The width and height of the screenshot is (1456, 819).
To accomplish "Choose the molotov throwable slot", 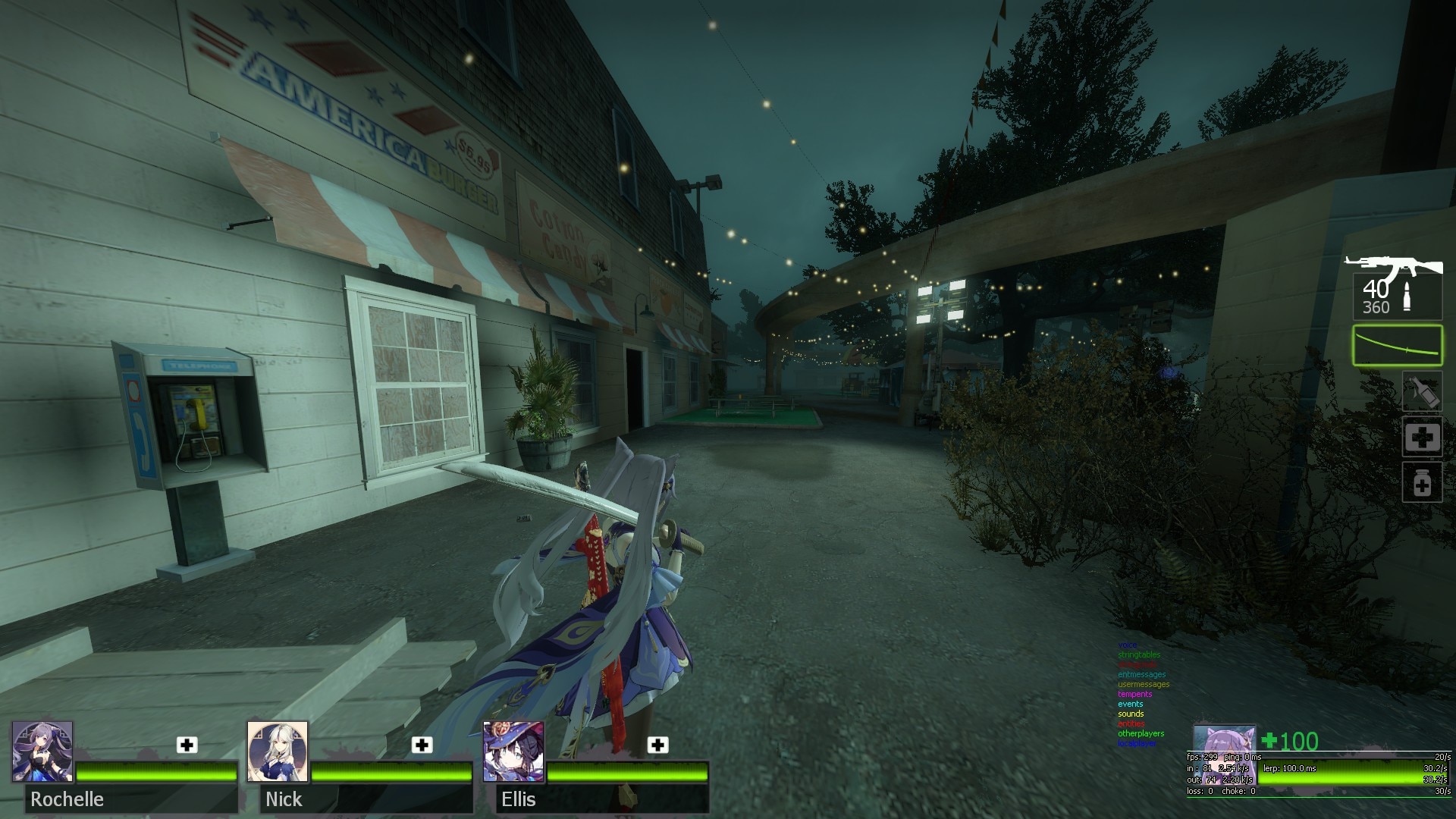I will point(1421,391).
